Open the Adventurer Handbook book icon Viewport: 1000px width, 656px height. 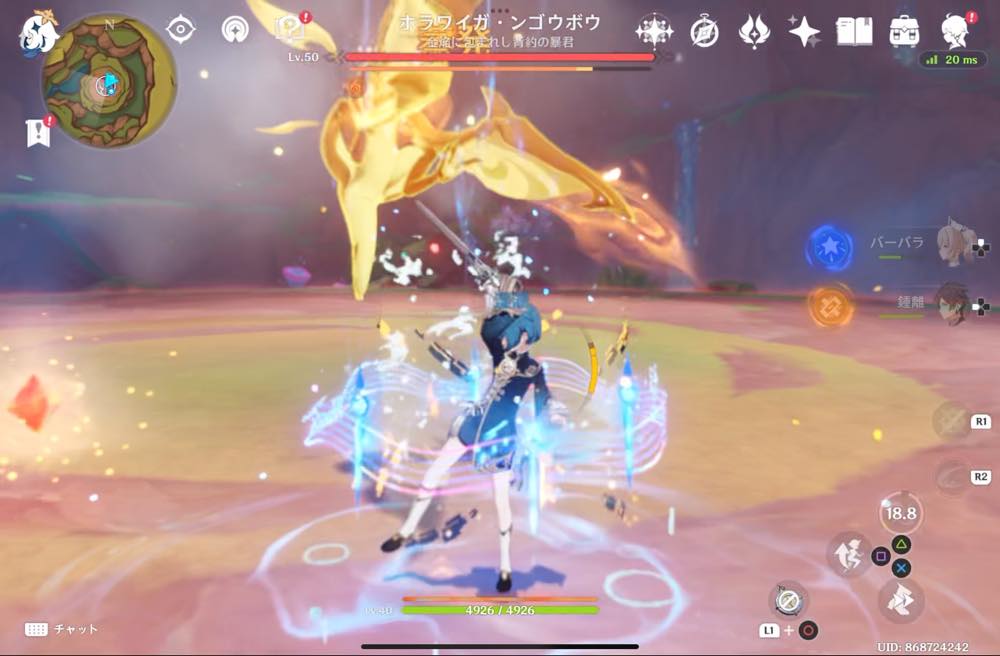pyautogui.click(x=854, y=32)
